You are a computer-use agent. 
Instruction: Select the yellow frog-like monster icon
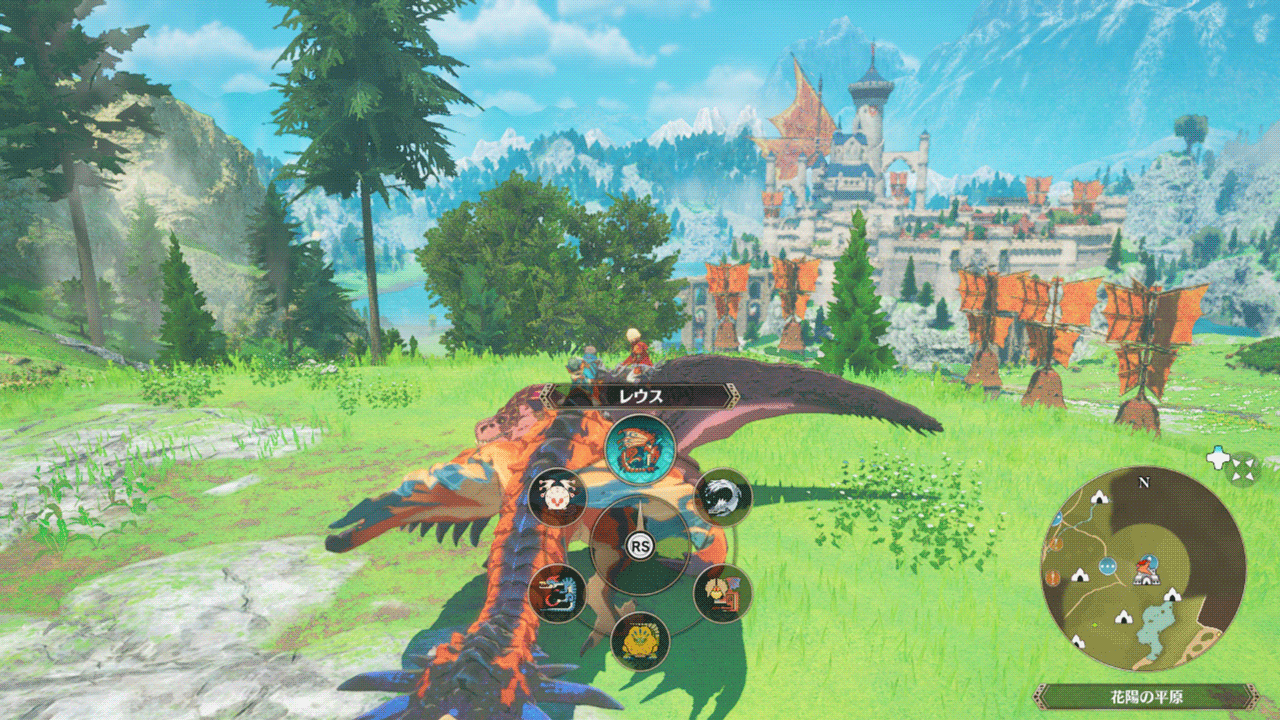tap(639, 640)
